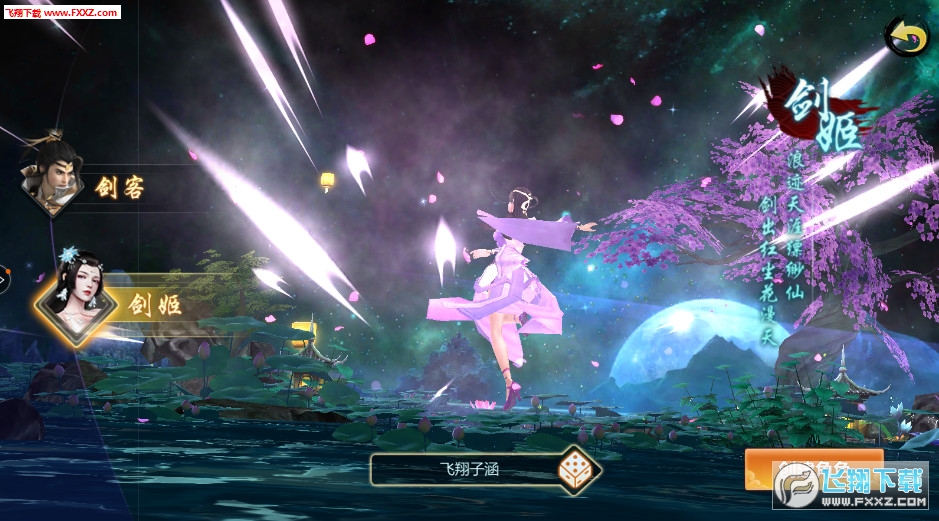The image size is (939, 521).
Task: Select the 剑客 swordsman class
Action: [x=90, y=183]
